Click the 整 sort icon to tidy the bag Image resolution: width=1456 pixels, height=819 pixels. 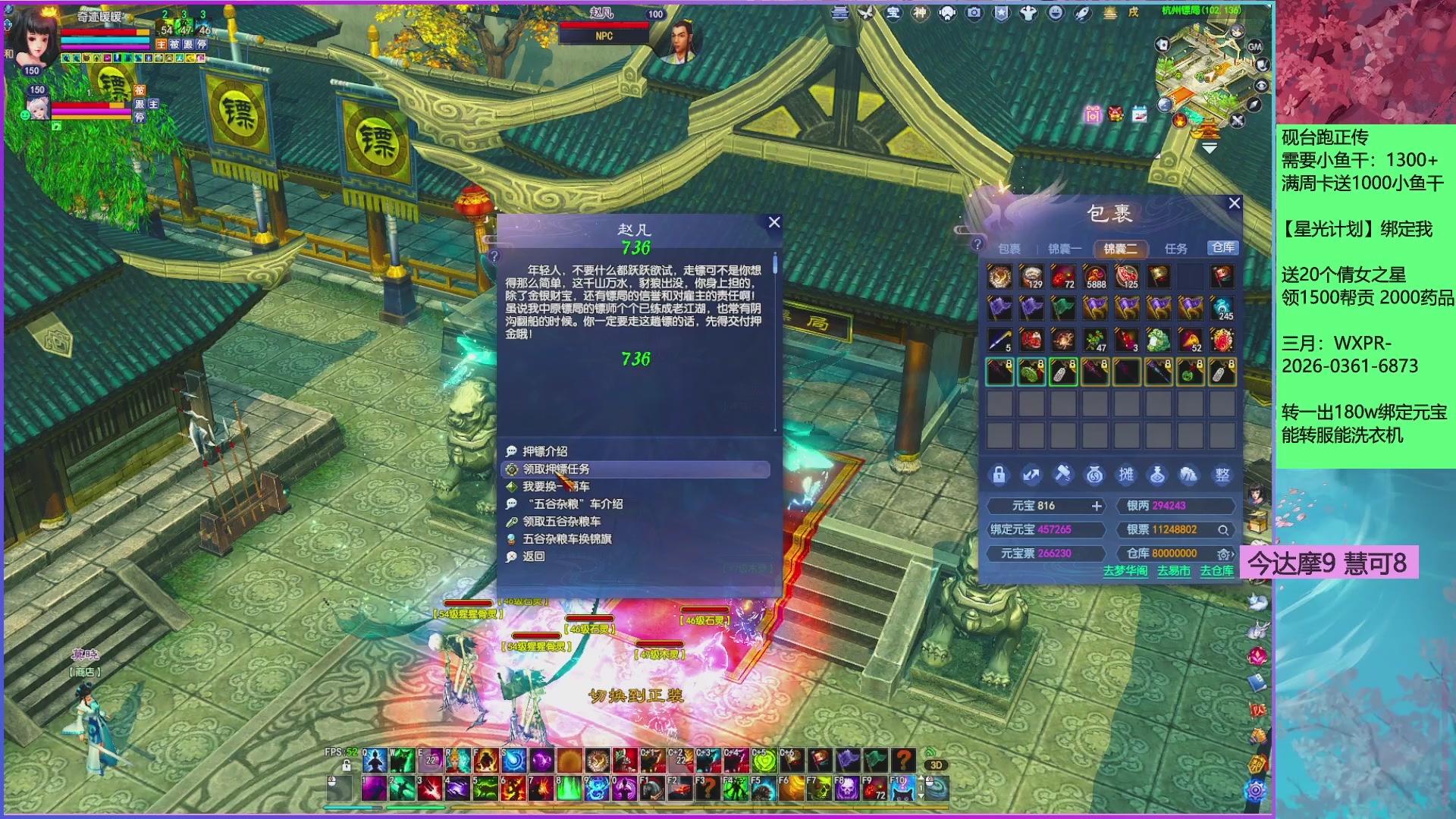pos(1221,475)
